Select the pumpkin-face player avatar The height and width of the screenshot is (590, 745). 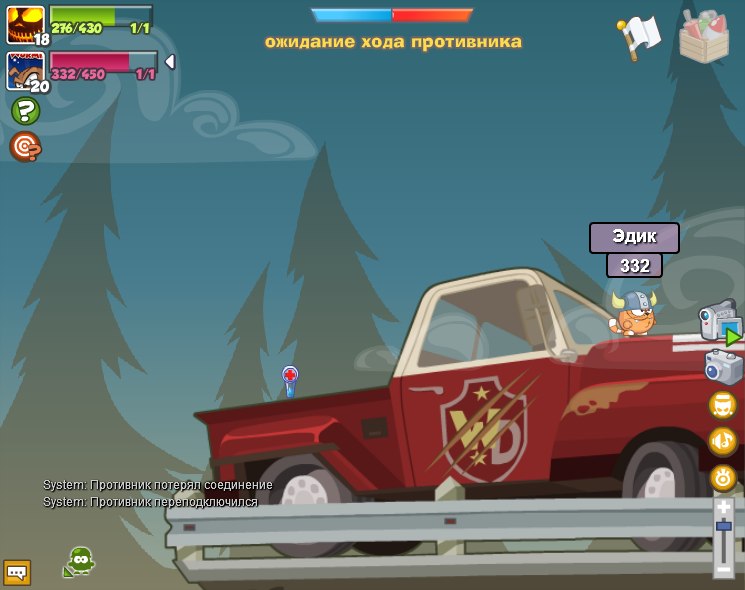[x=25, y=23]
